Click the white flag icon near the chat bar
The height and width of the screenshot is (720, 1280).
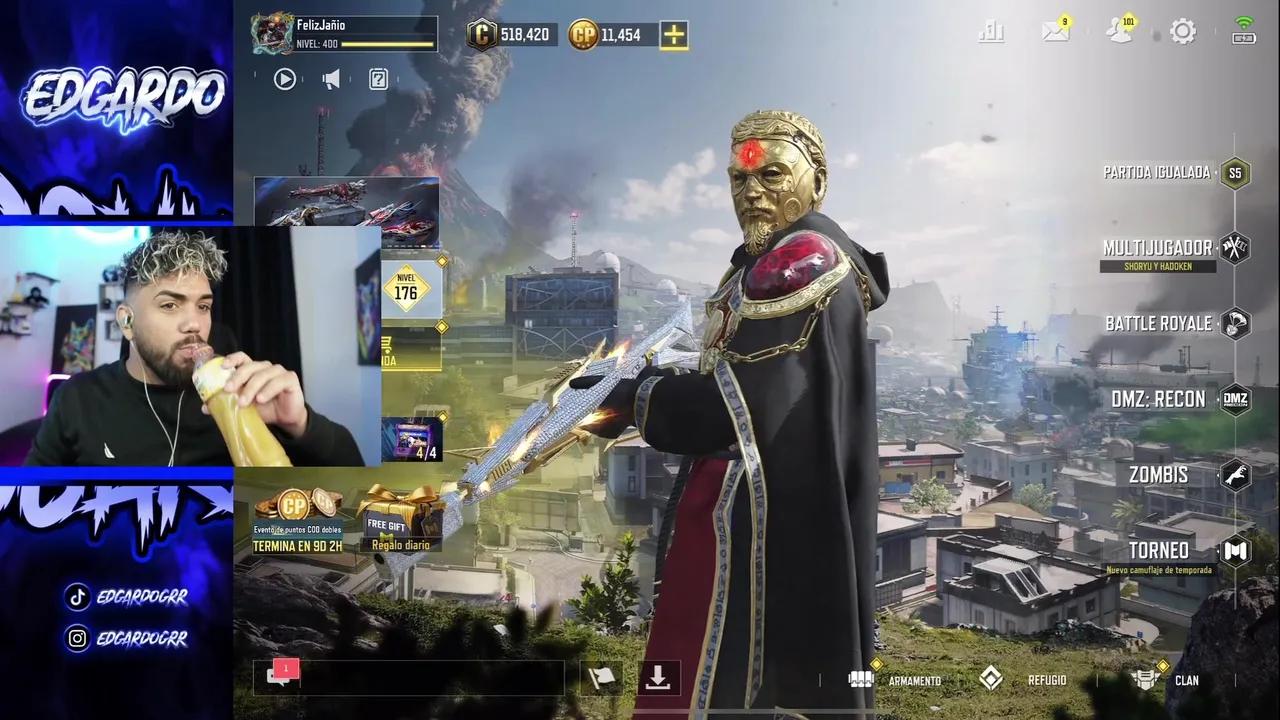[604, 678]
